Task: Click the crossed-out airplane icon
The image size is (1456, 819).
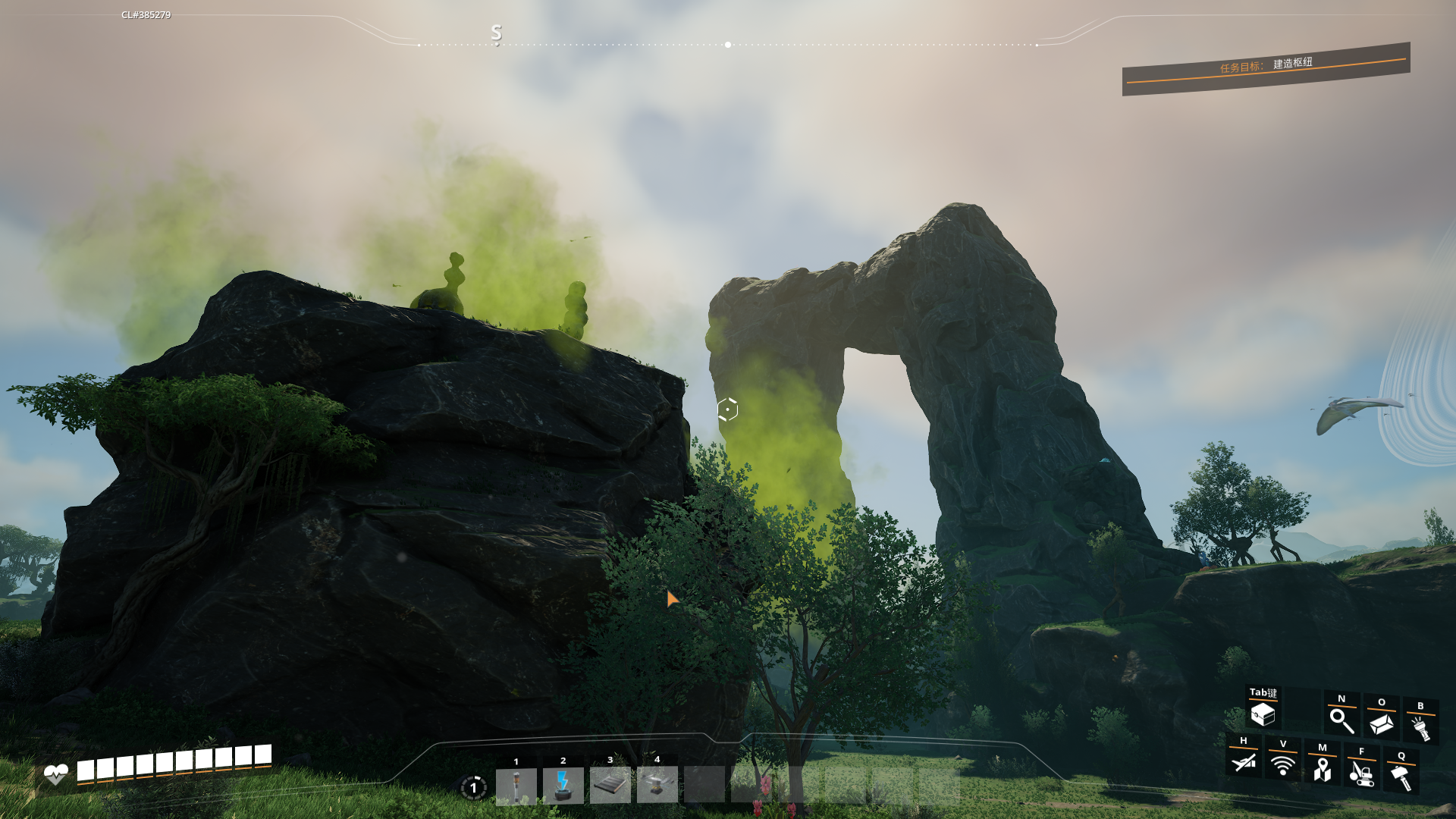Action: 1244,761
